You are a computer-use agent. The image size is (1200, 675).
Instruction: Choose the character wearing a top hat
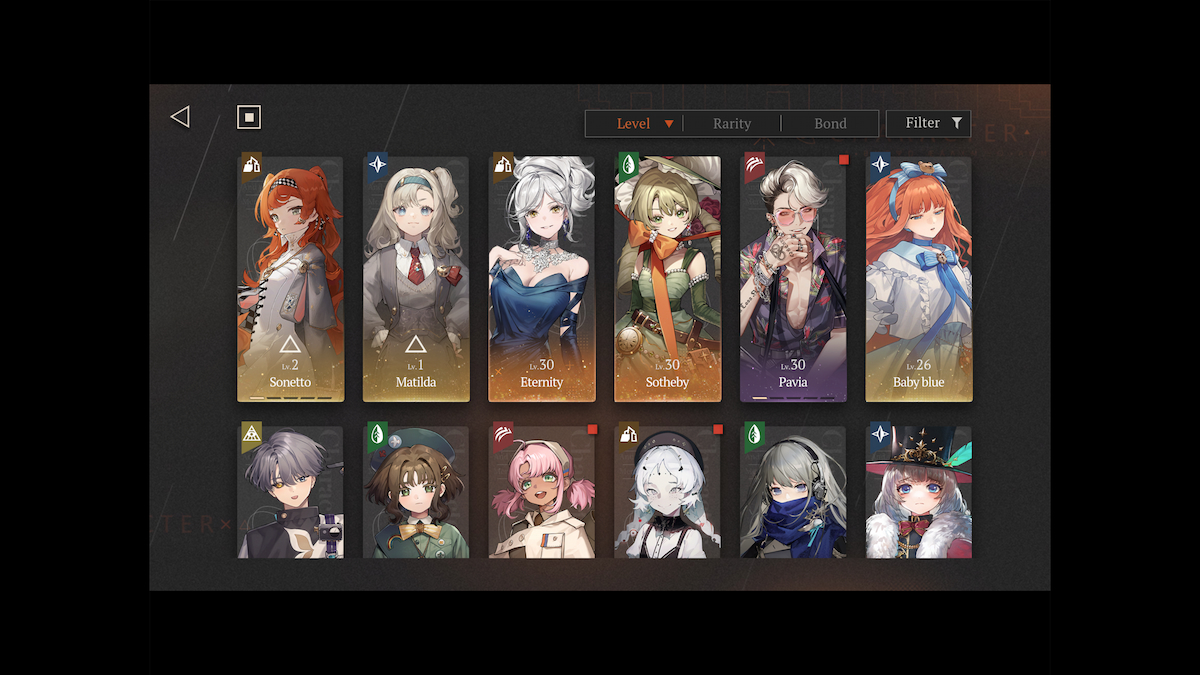[x=919, y=491]
